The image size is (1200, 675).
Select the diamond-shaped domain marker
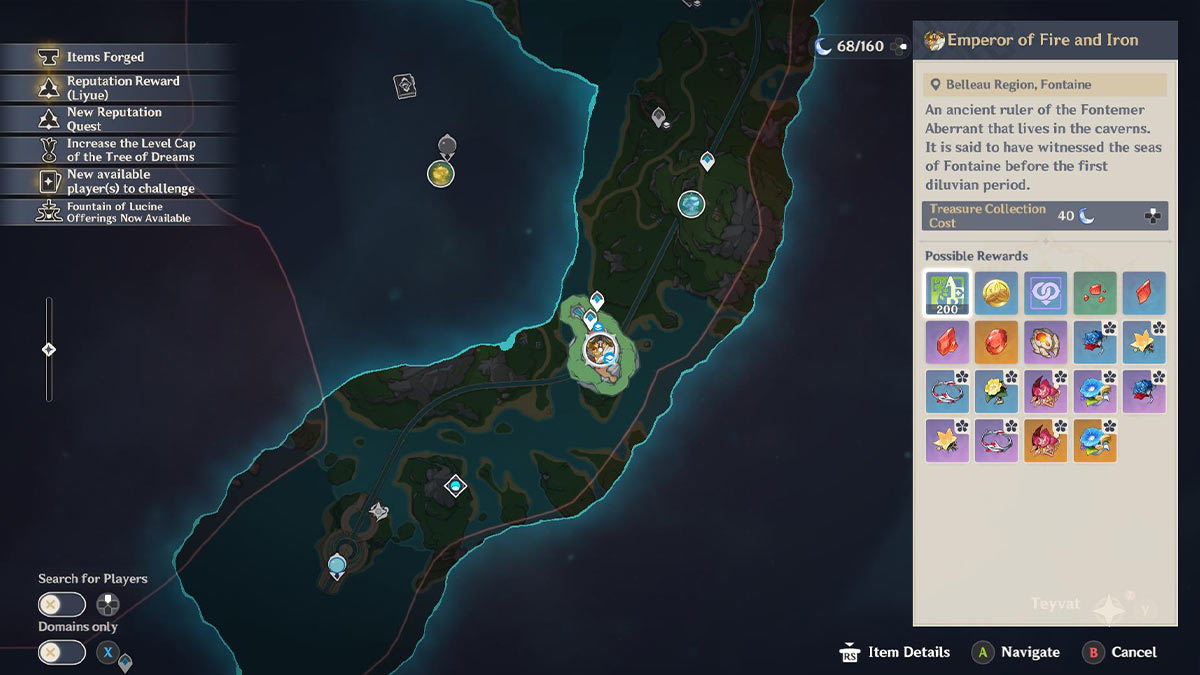[x=455, y=486]
